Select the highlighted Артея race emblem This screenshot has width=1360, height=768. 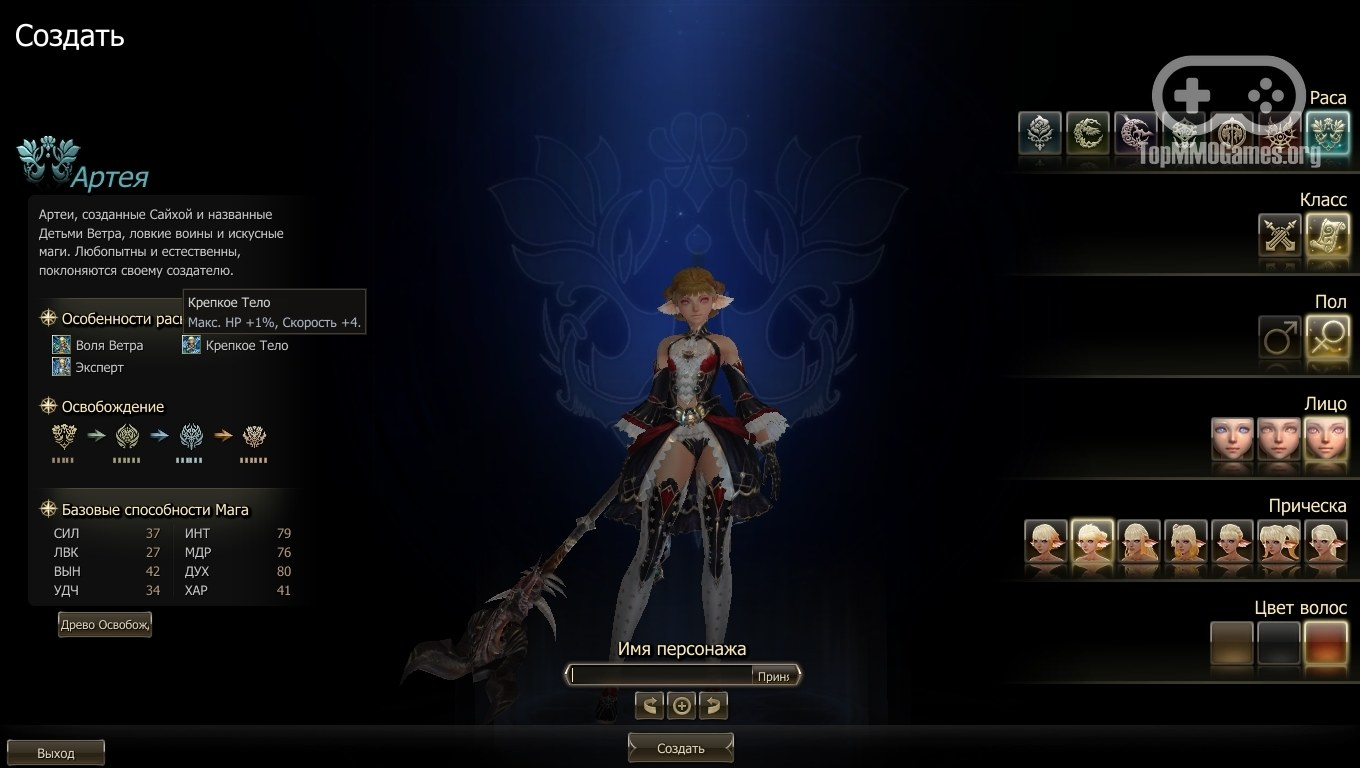coord(1326,135)
